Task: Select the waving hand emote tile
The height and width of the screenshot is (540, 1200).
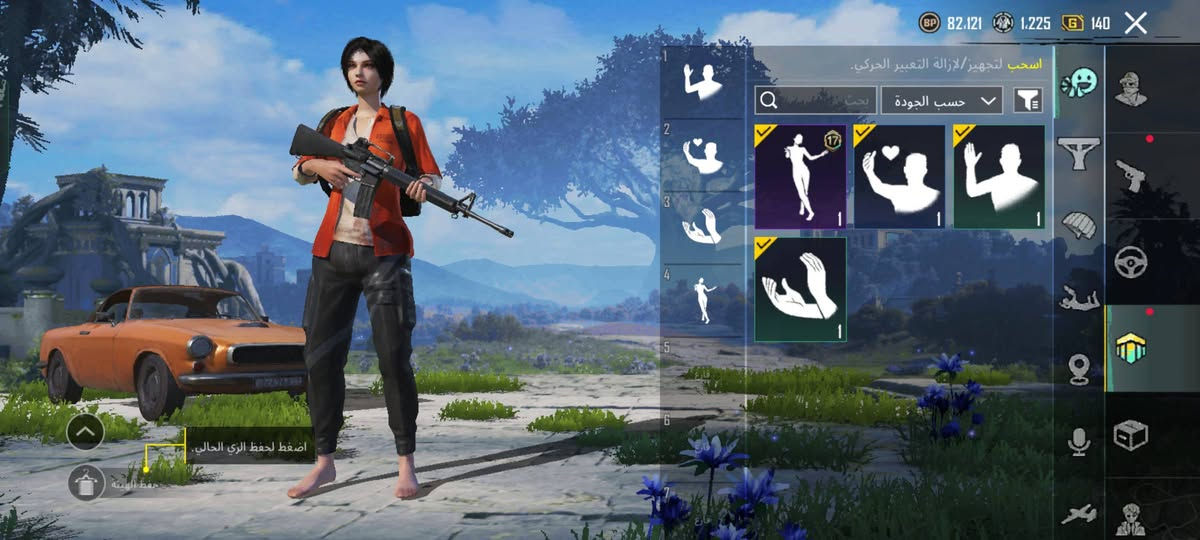Action: (x=998, y=177)
